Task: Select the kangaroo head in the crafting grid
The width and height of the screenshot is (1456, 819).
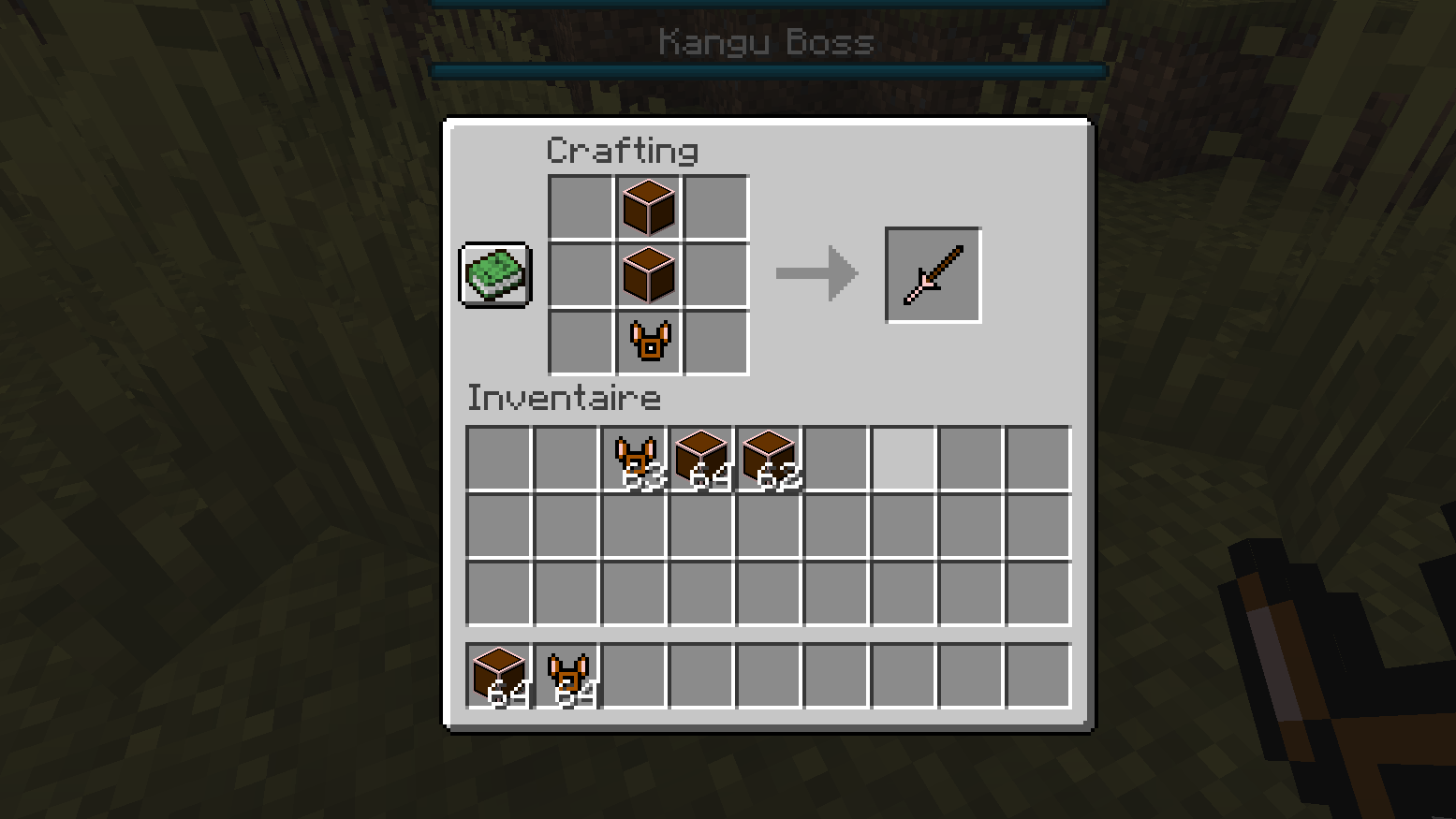Action: click(x=647, y=341)
